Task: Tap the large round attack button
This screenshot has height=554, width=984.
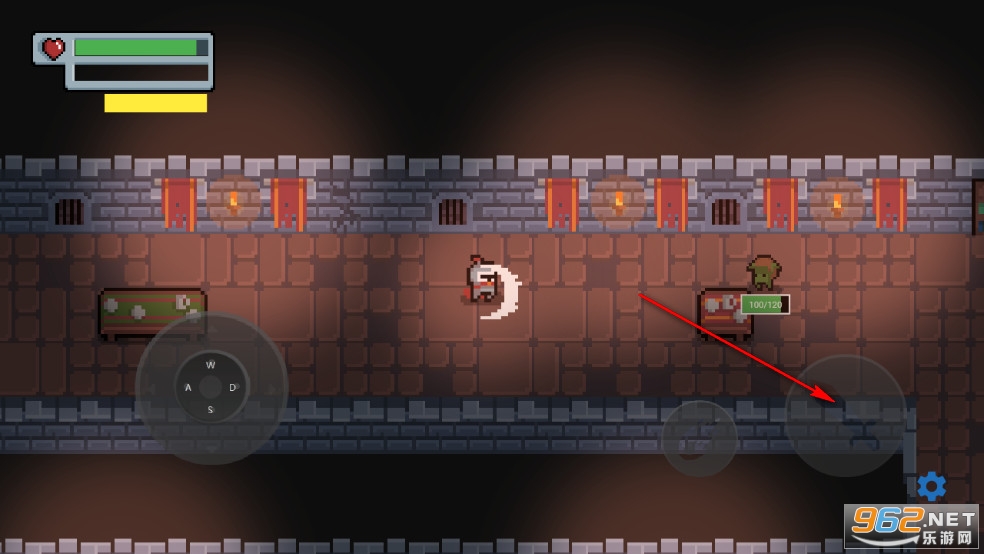Action: [845, 415]
